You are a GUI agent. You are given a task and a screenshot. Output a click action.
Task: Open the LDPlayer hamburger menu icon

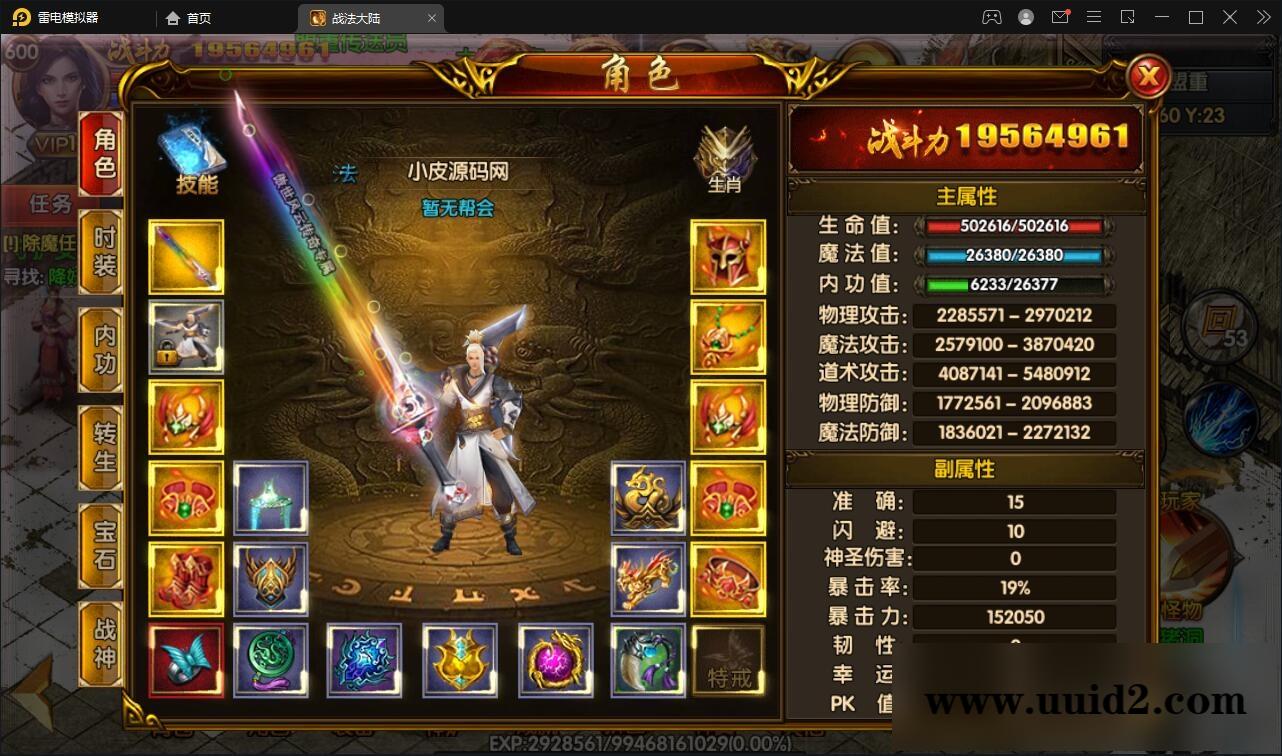[1094, 17]
